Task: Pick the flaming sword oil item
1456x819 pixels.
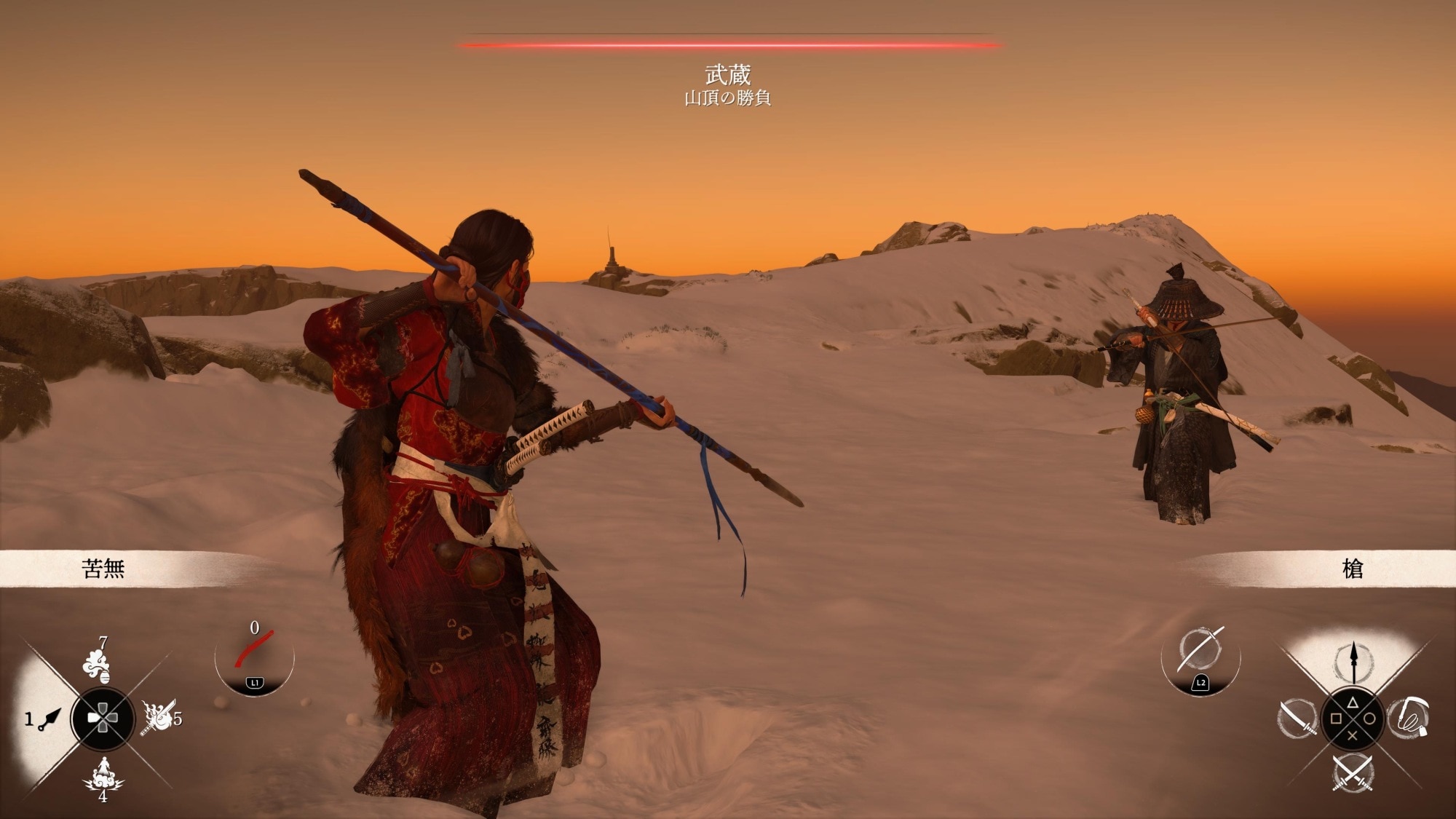Action: (159, 717)
